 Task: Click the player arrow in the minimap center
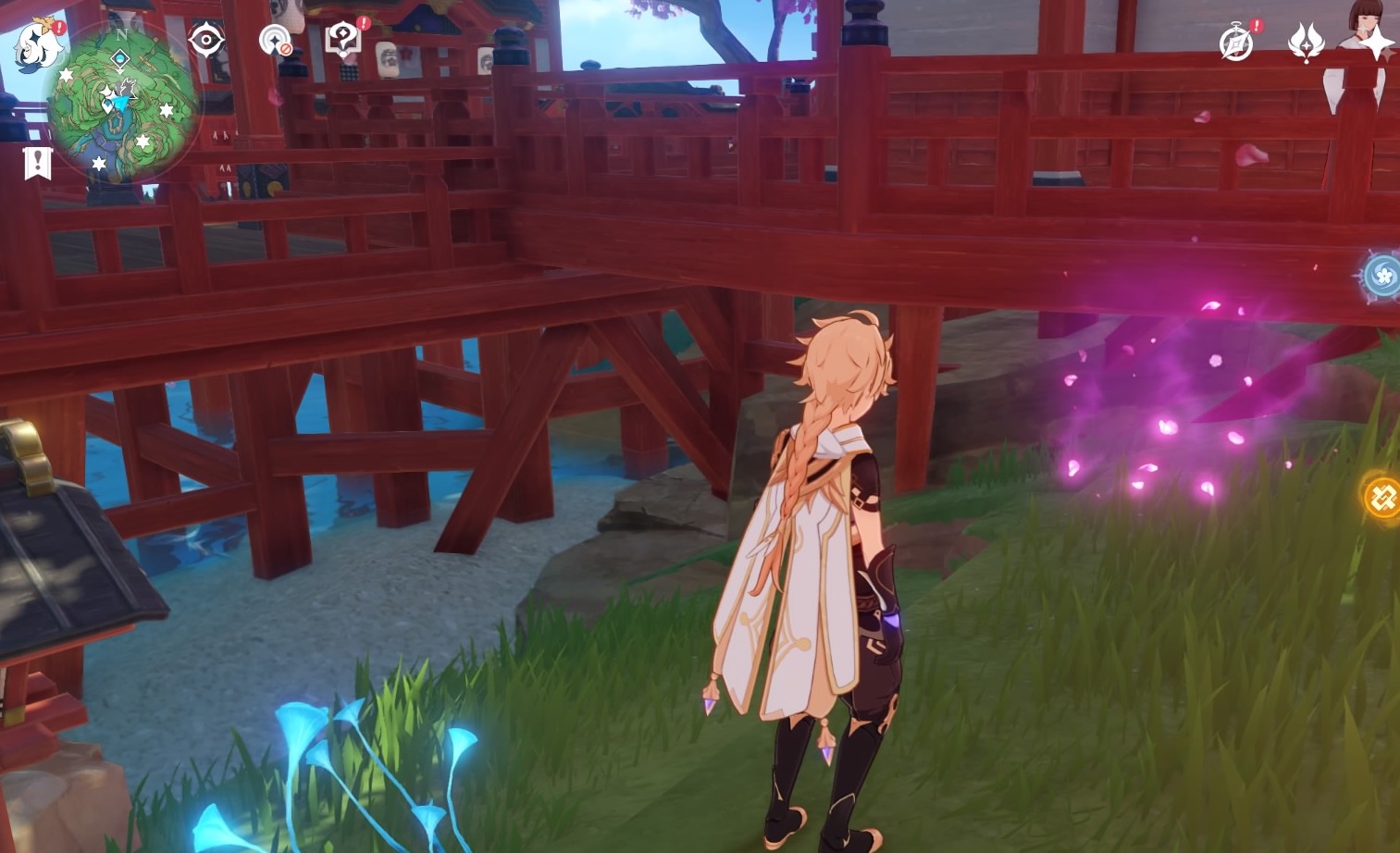tap(120, 100)
